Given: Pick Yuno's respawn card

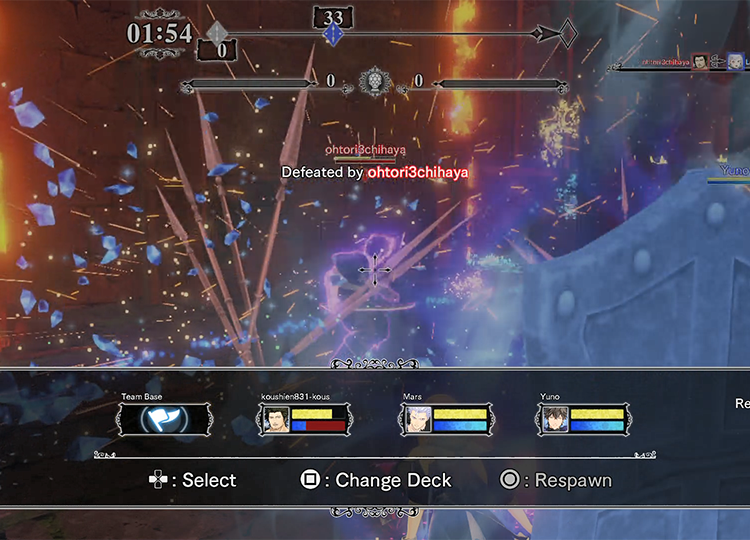Looking at the screenshot, I should [584, 420].
